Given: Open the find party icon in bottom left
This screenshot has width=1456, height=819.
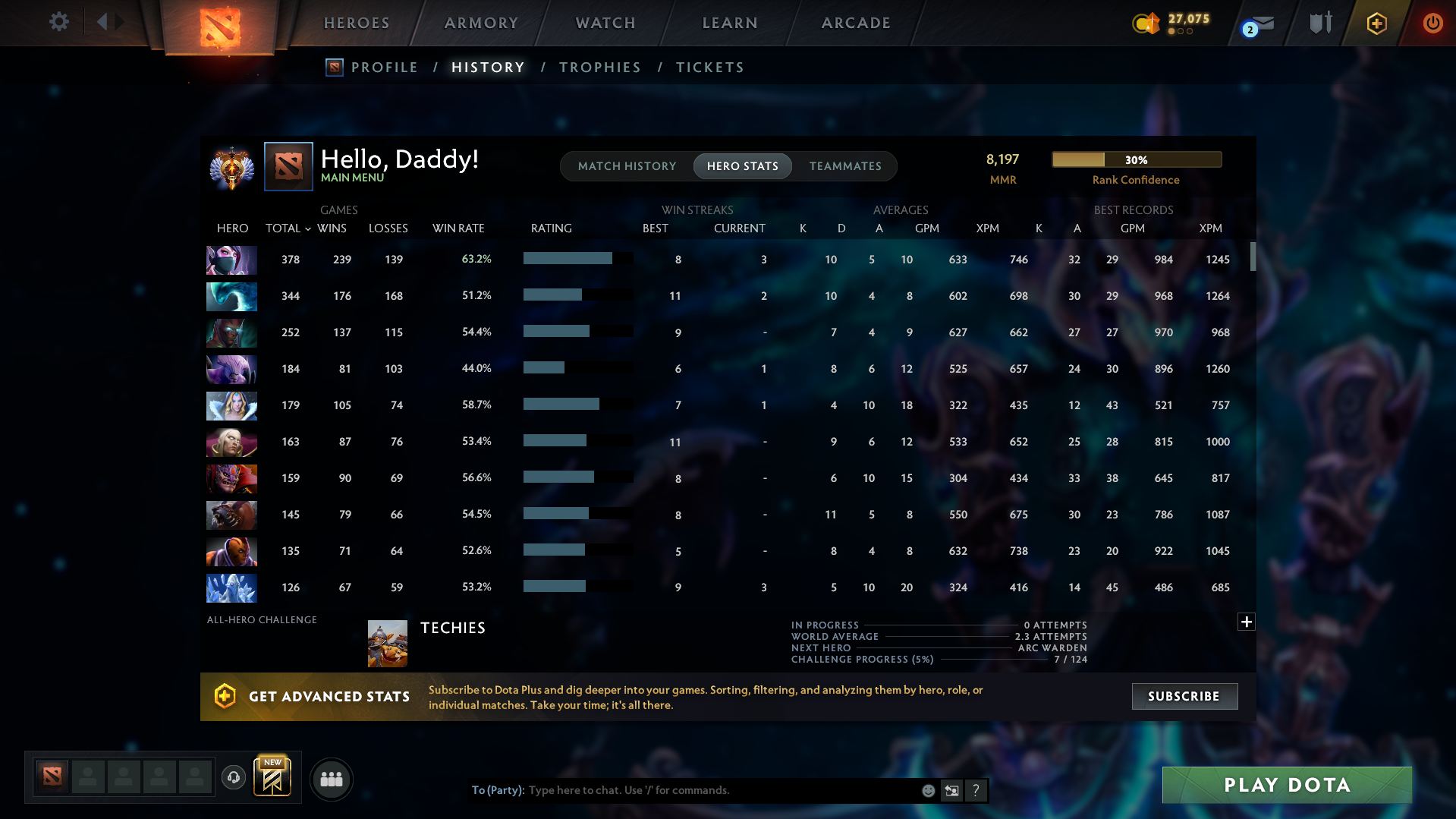Looking at the screenshot, I should coord(332,779).
